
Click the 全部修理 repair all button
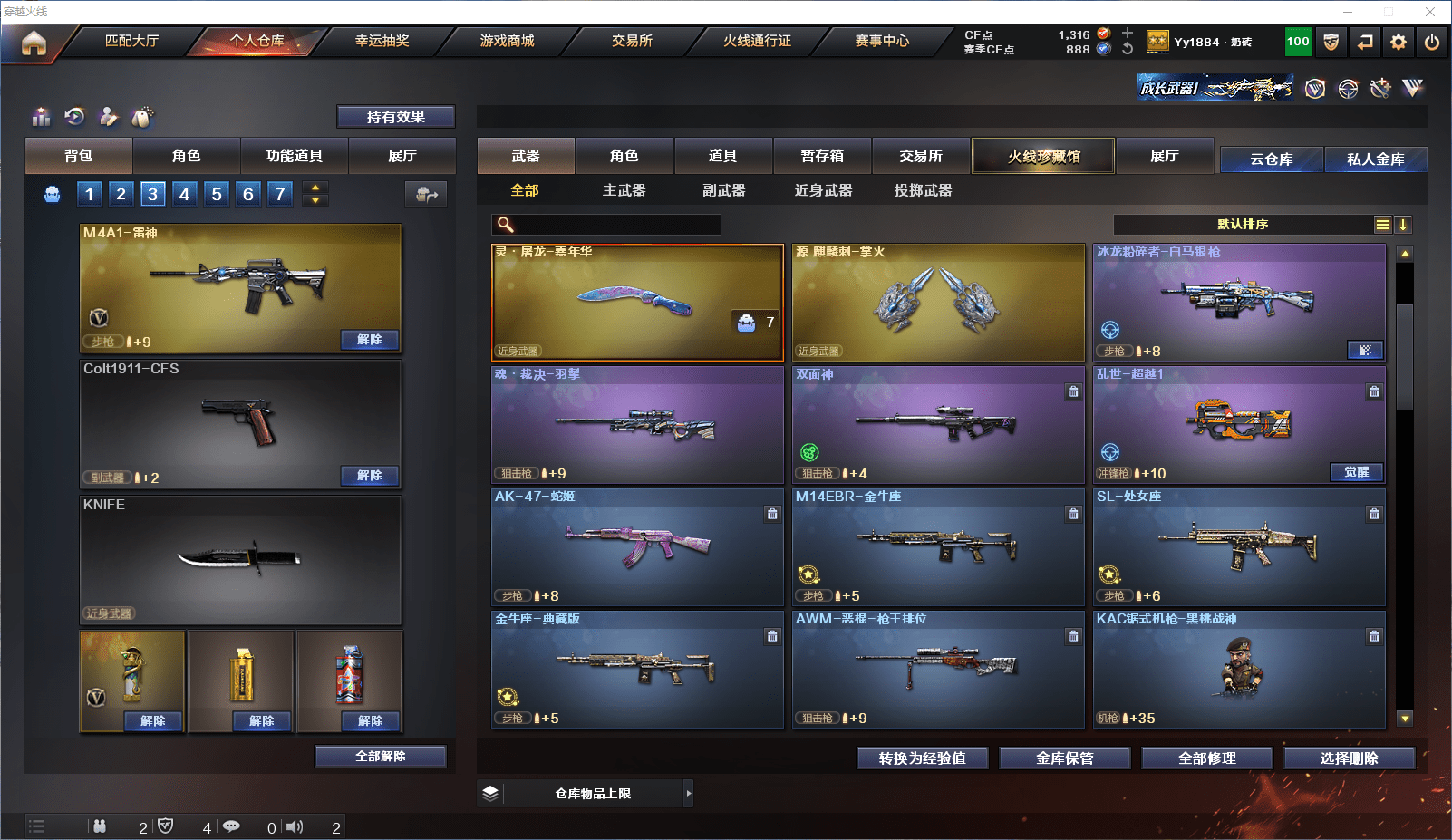[1206, 758]
